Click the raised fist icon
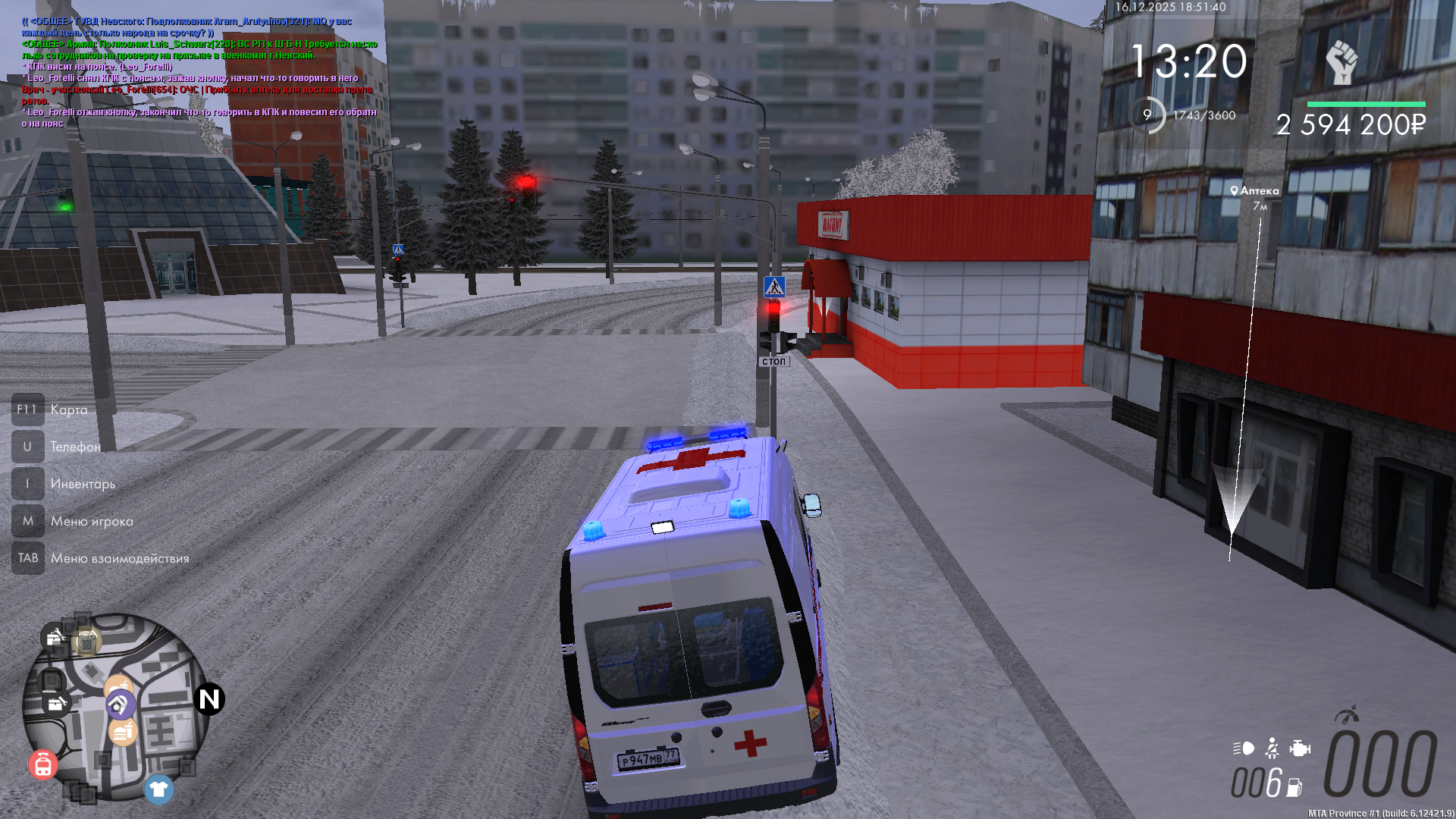Screen dimensions: 1456x819 [1341, 62]
